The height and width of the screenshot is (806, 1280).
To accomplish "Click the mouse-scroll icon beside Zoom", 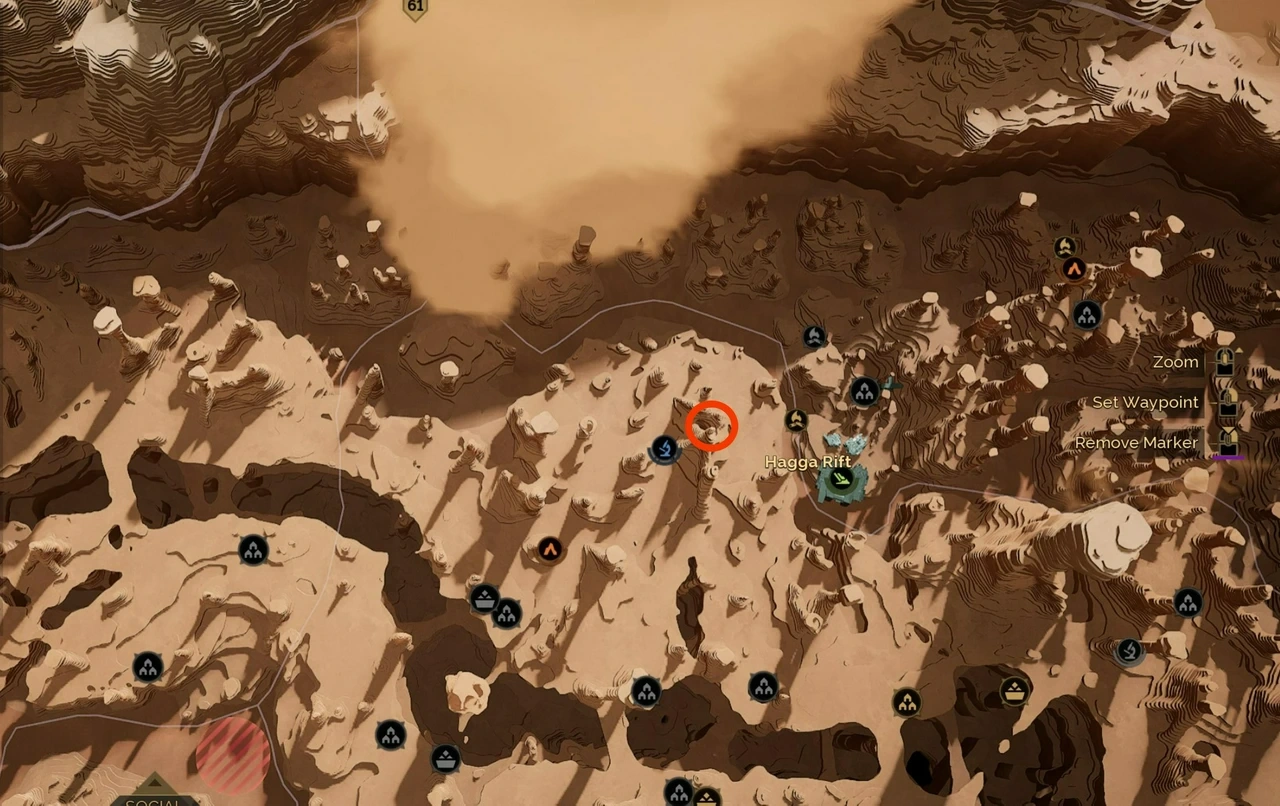I will tap(1227, 362).
